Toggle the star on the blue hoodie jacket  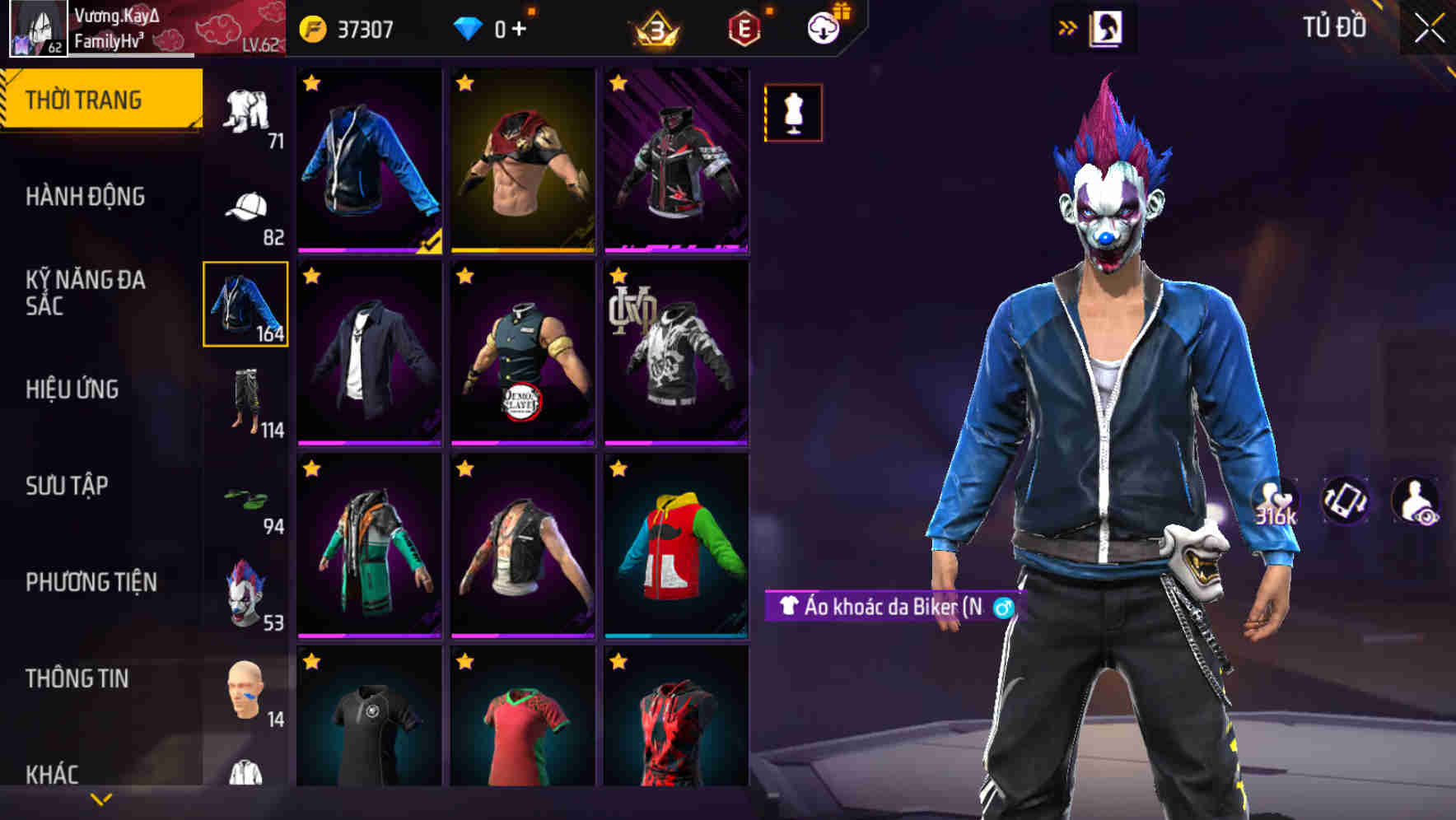pos(311,83)
